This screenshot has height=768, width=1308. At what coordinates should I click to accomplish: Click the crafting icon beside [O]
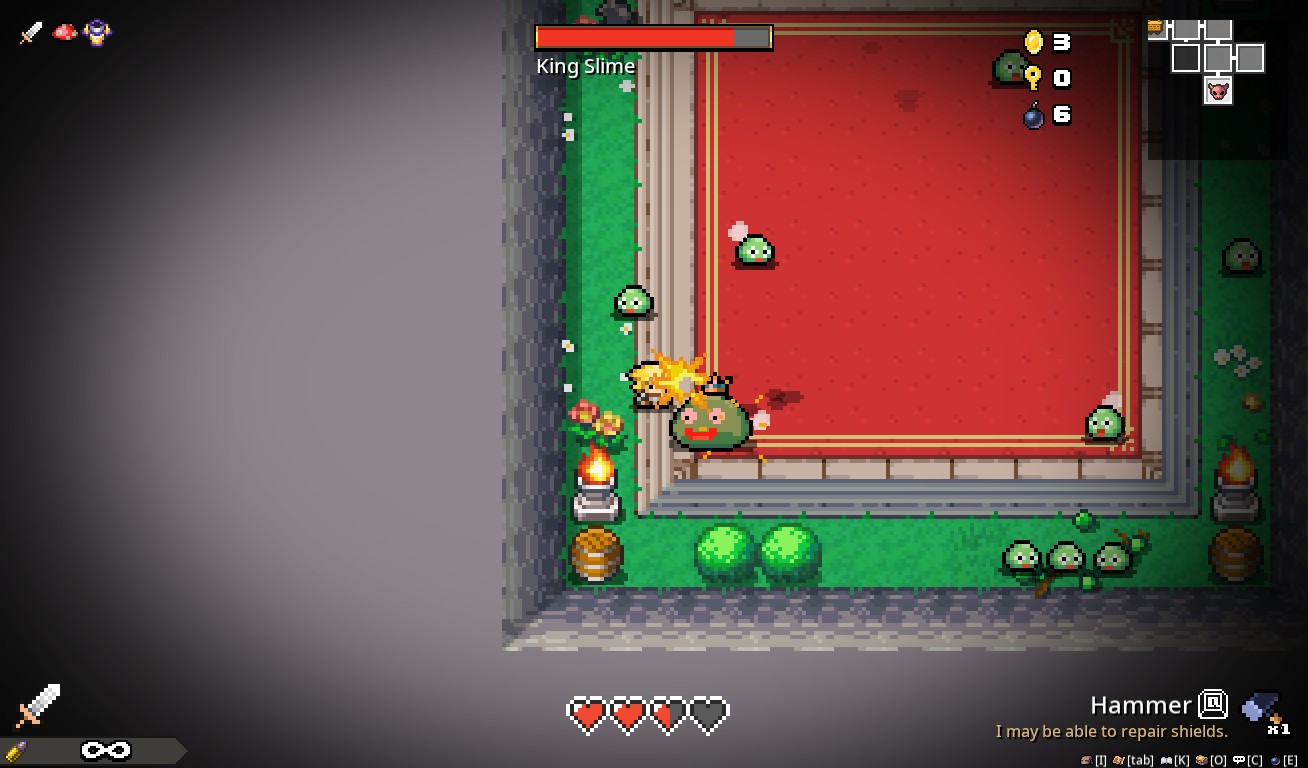point(1202,760)
